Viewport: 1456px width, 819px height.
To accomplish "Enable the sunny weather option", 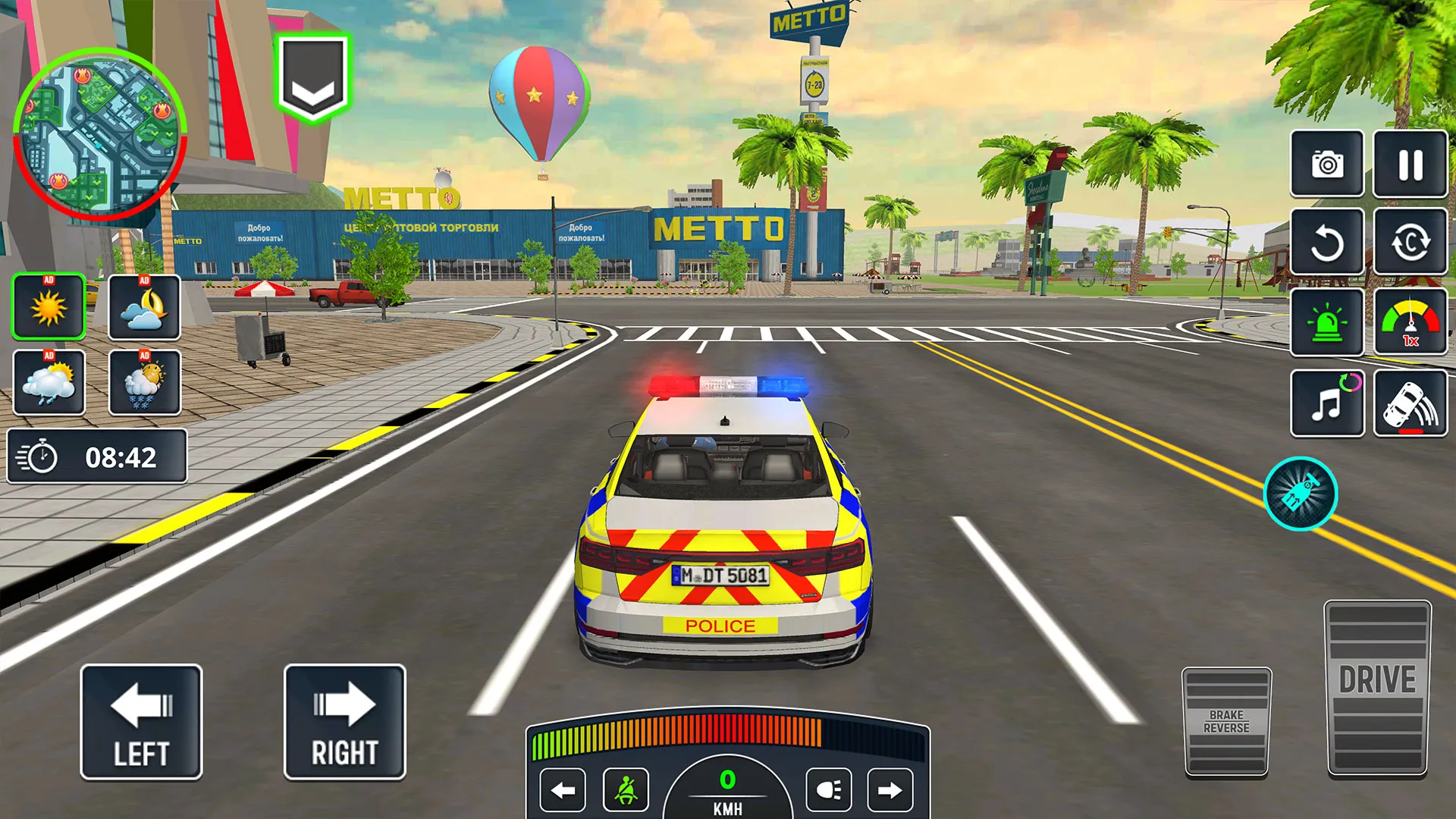I will tap(48, 308).
